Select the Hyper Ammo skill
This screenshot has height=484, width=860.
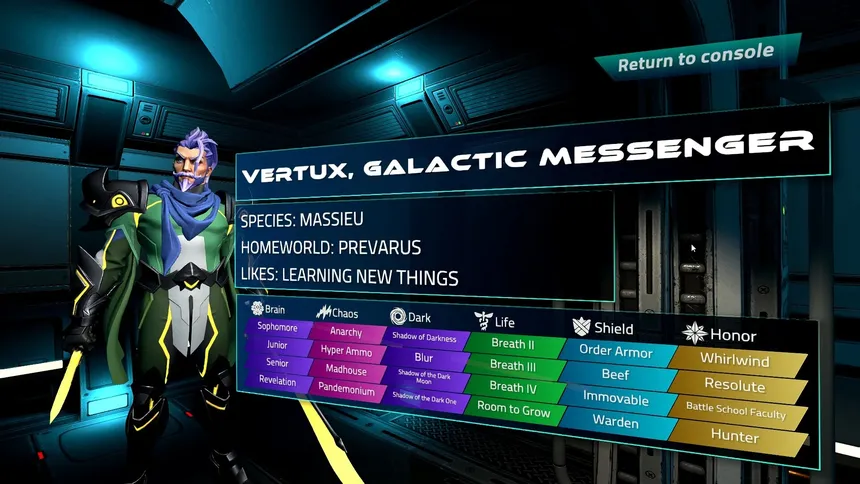[x=346, y=352]
